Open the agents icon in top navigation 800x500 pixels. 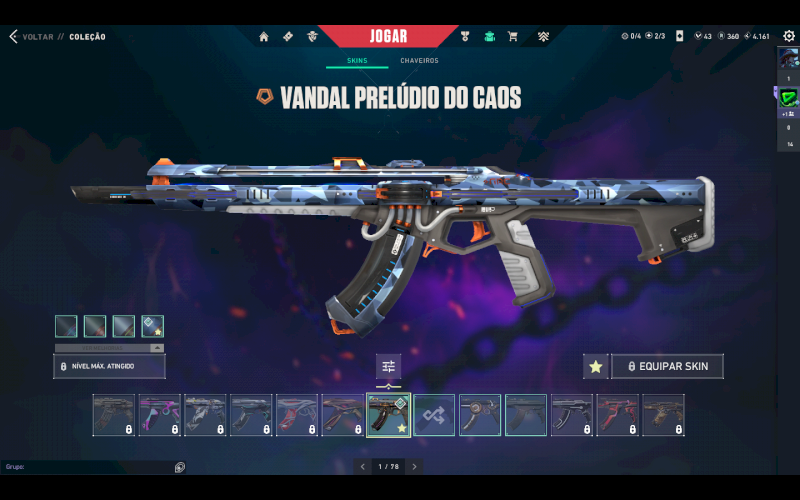coord(312,37)
